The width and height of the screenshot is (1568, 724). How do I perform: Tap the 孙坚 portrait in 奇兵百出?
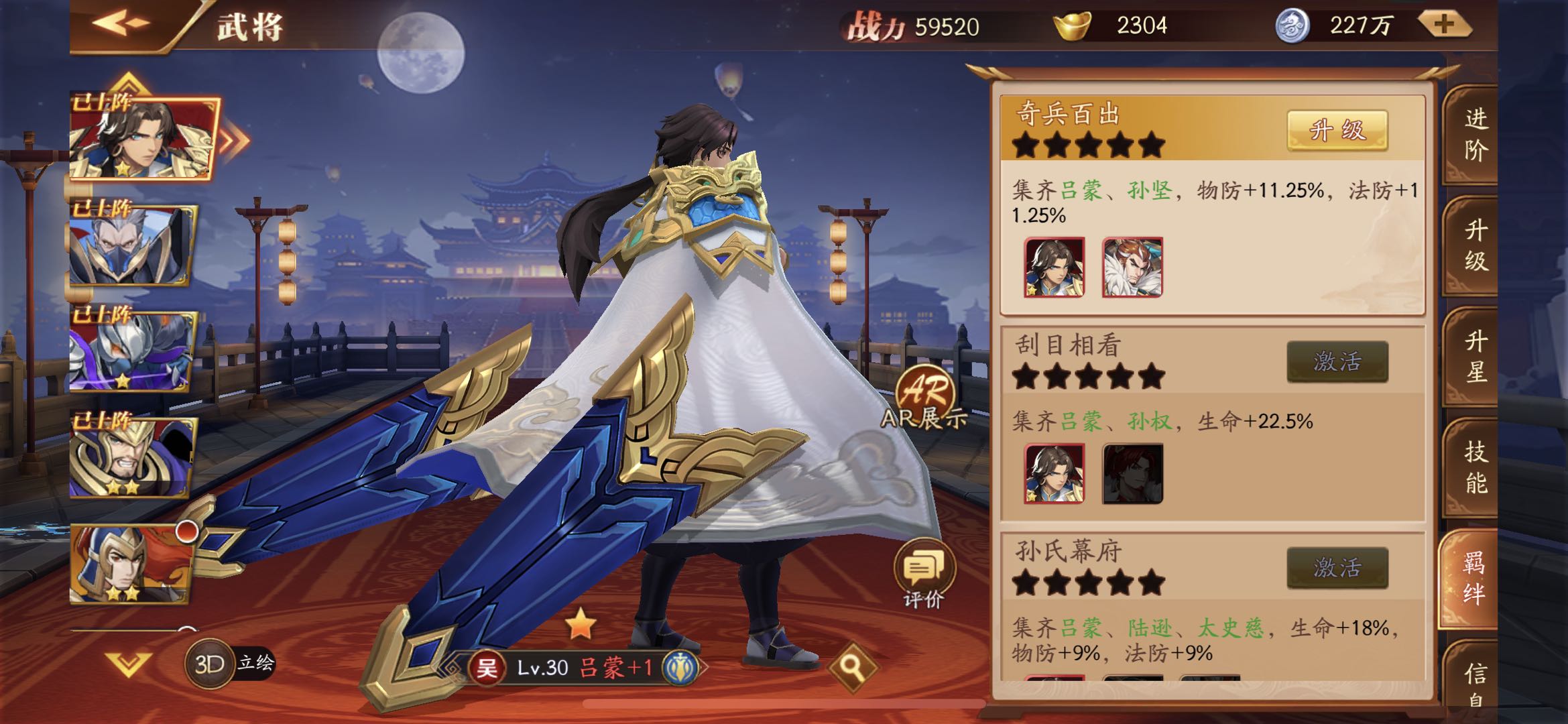(1132, 267)
